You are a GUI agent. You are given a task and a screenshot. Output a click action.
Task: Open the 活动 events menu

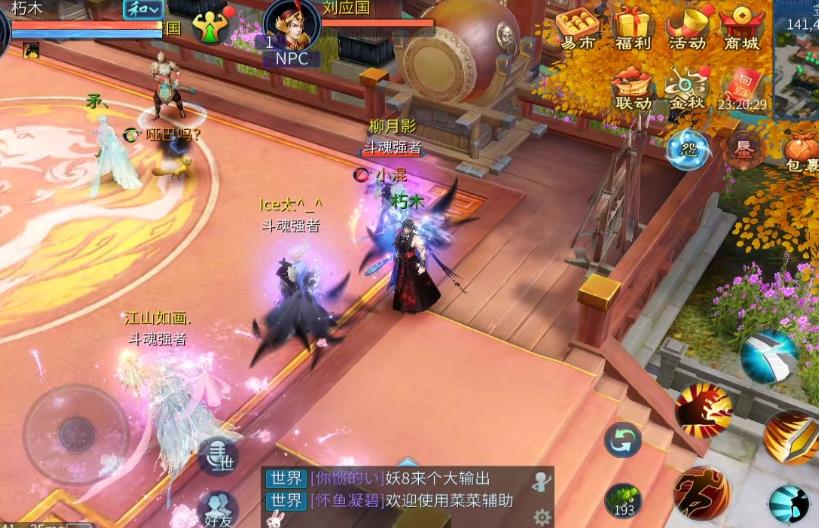coord(688,28)
